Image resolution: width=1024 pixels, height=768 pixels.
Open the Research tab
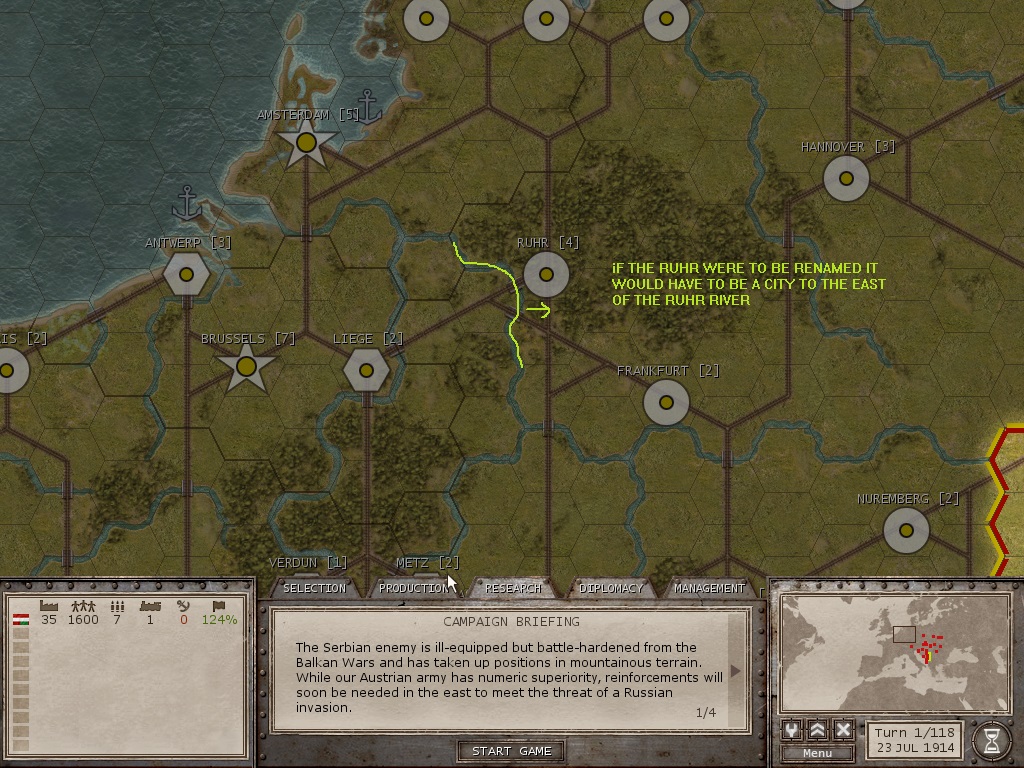pyautogui.click(x=512, y=588)
